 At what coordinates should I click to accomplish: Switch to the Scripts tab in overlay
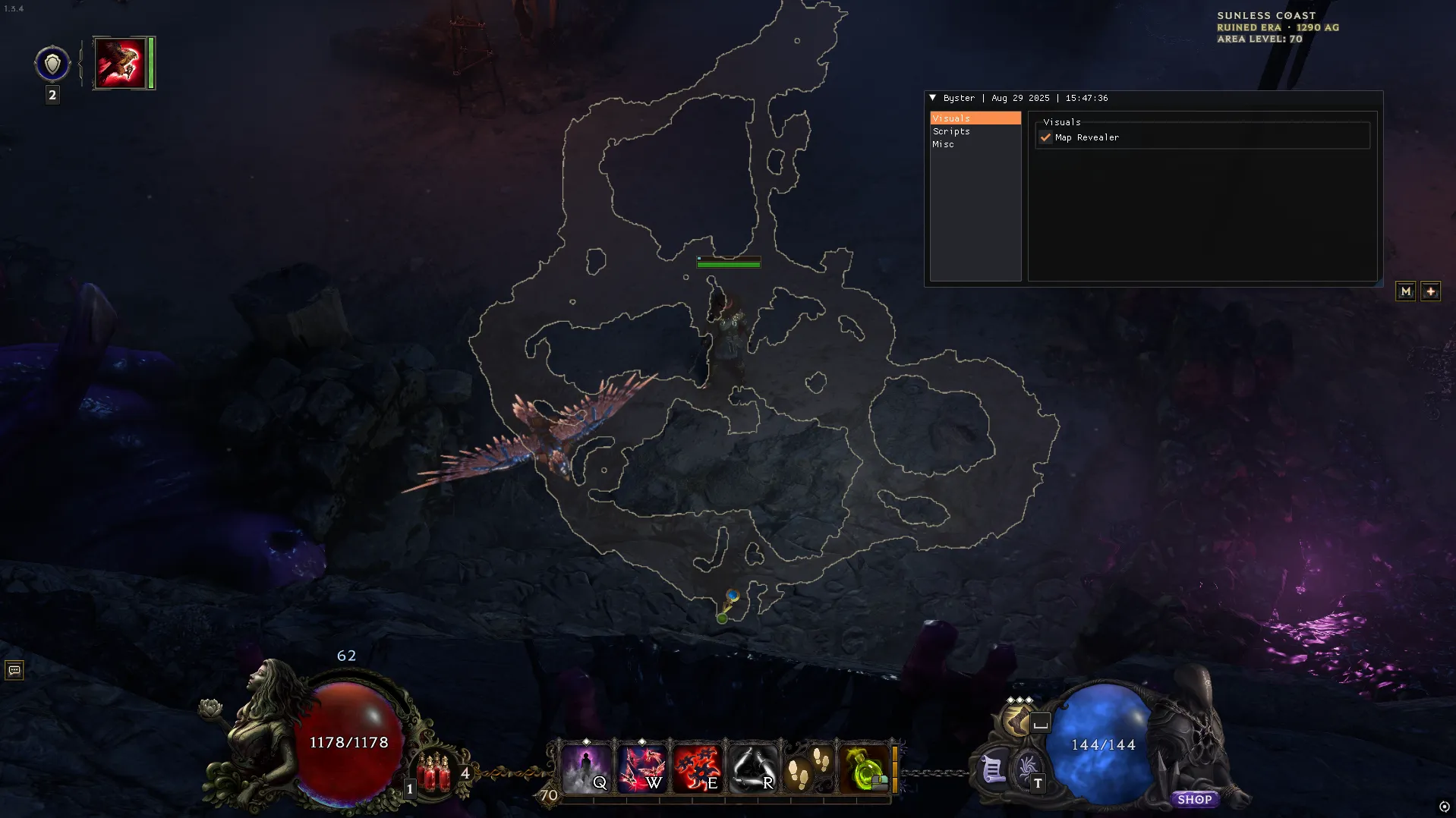(x=951, y=131)
